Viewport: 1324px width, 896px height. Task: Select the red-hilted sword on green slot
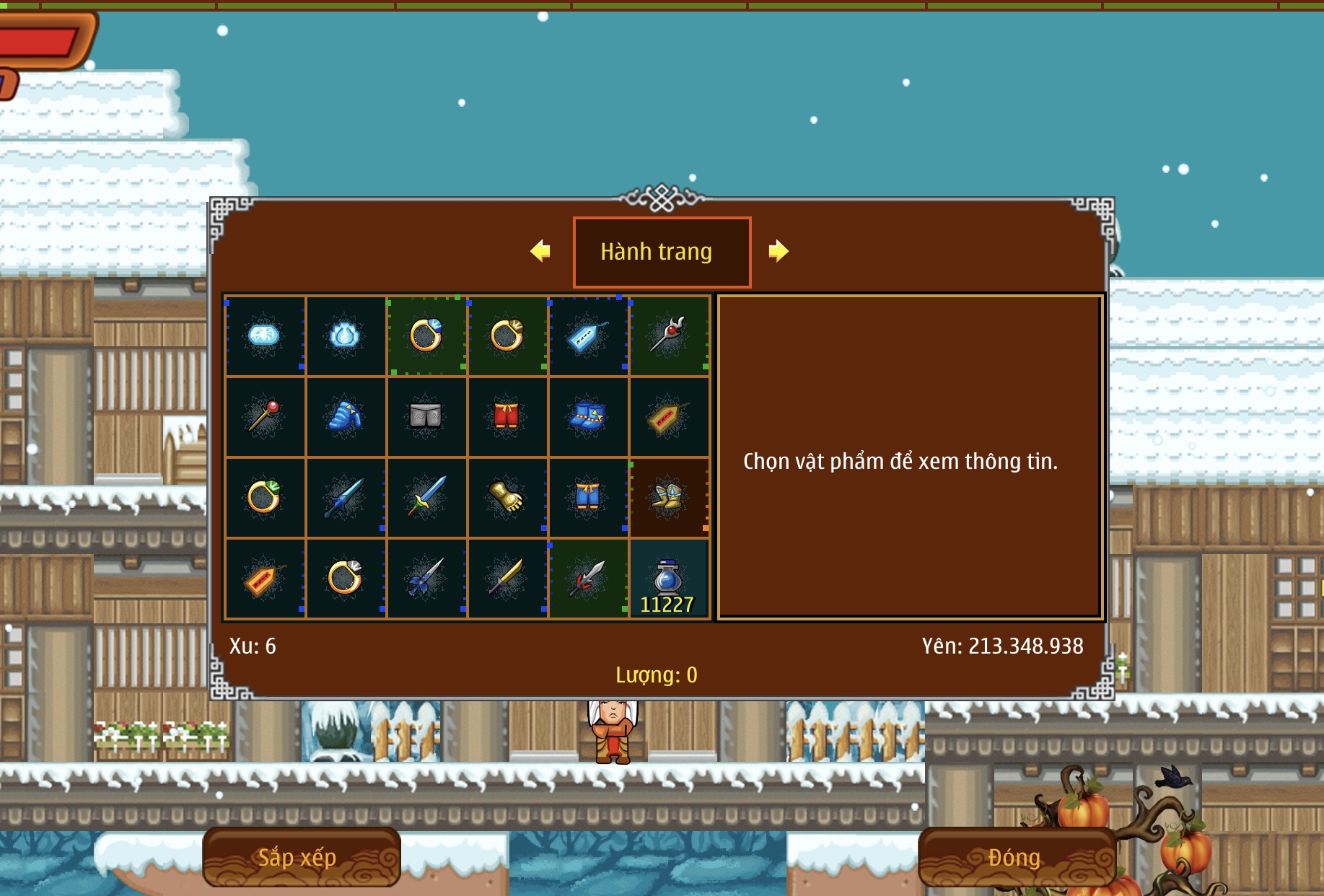coord(587,579)
